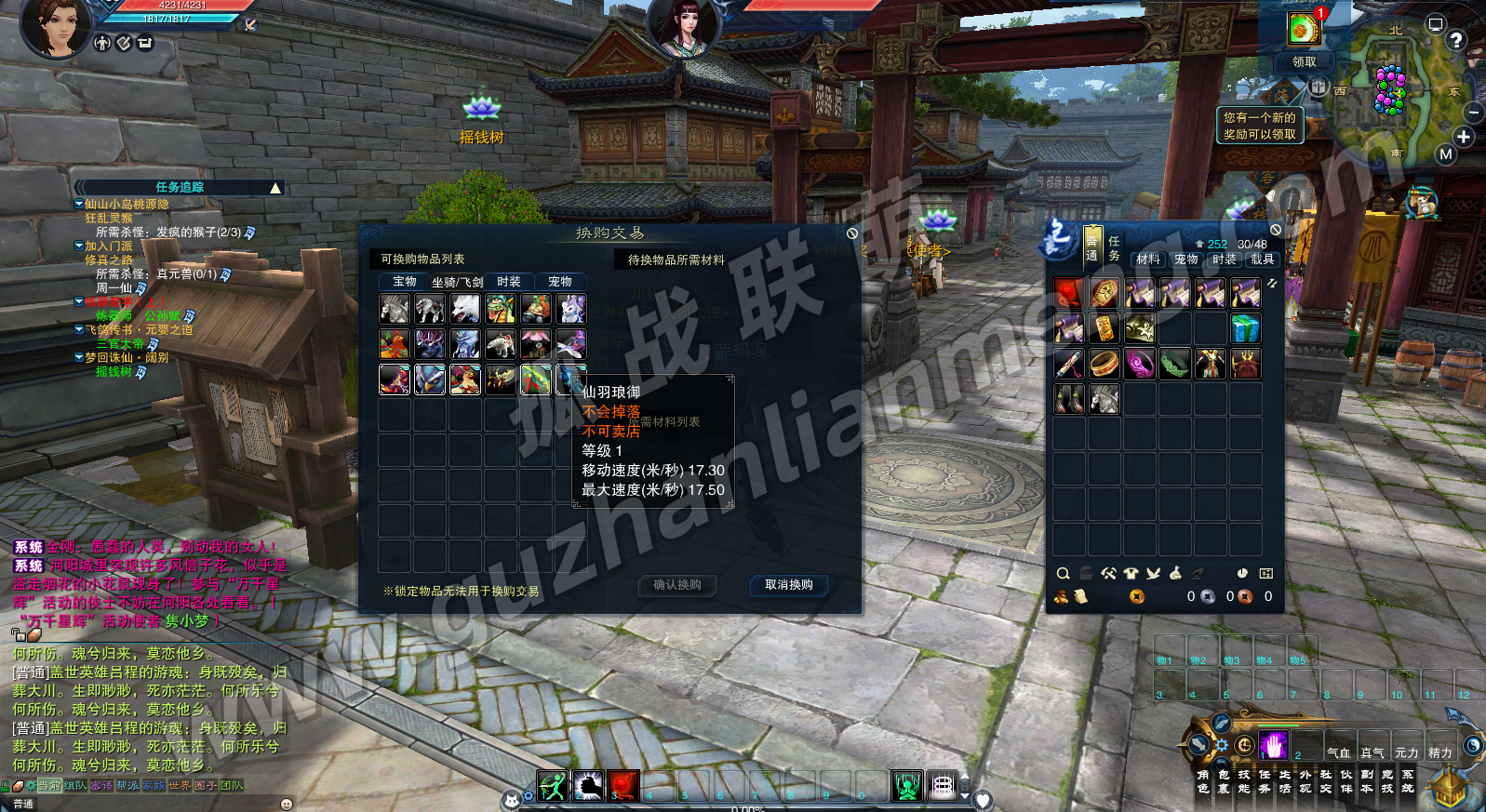This screenshot has width=1486, height=812.
Task: Pick the gold ring item in bag
Action: tap(1104, 364)
